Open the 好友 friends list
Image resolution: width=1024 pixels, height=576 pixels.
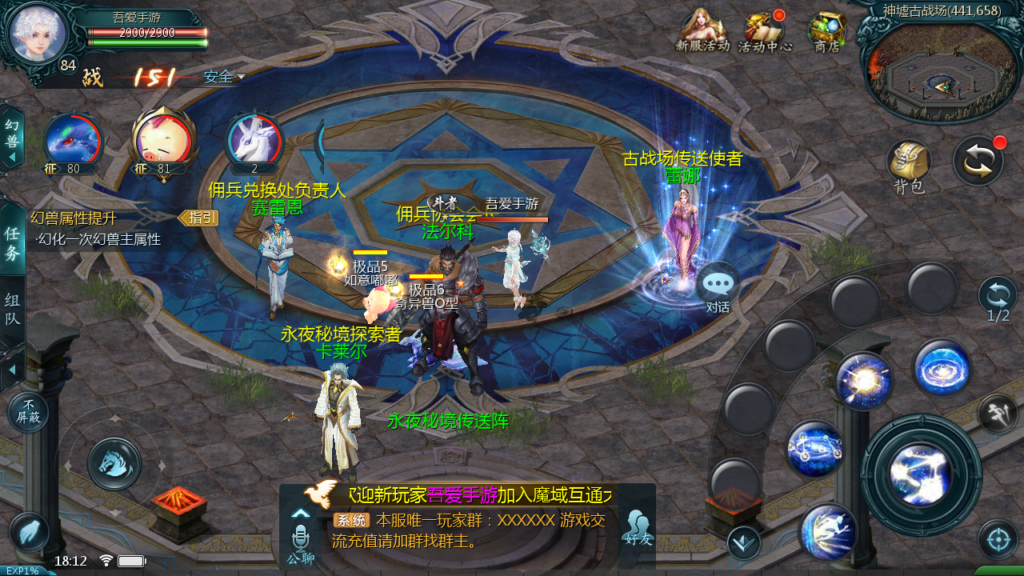(637, 528)
